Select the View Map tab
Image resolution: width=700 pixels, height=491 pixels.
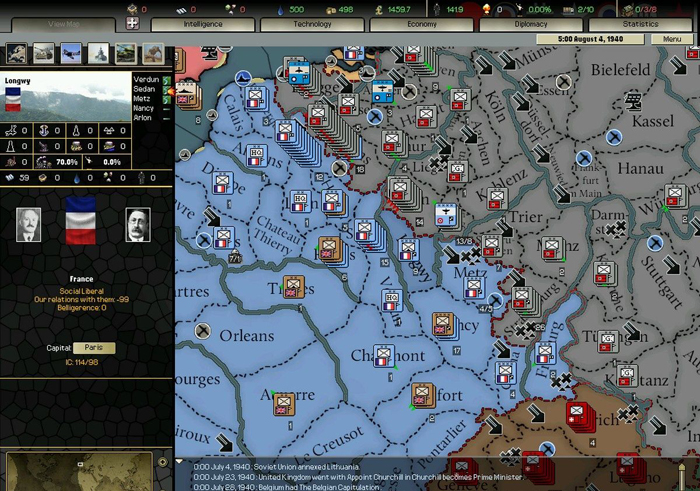point(62,23)
